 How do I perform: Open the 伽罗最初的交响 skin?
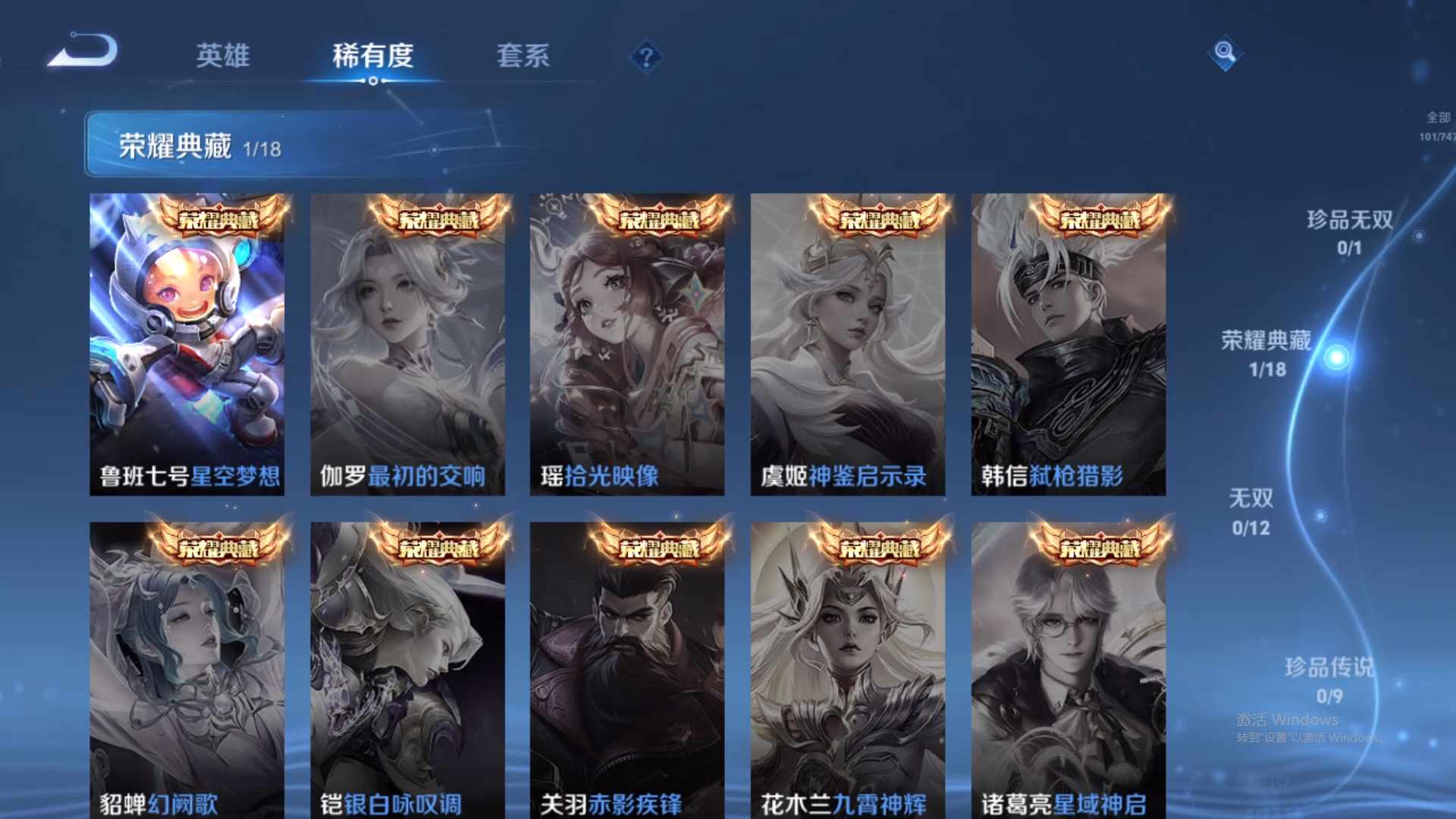click(410, 341)
